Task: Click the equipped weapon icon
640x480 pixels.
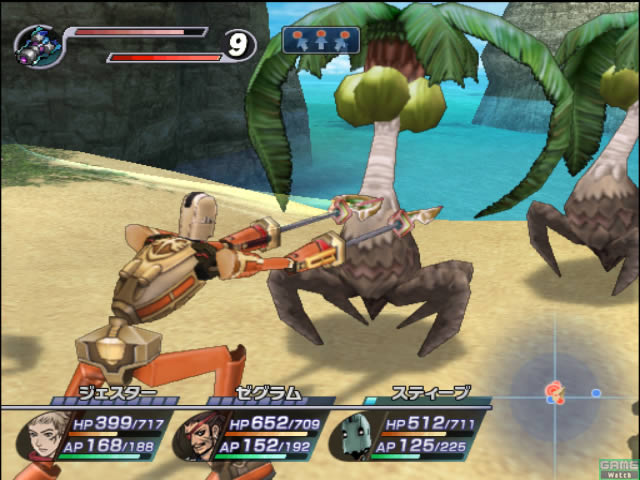Action: pyautogui.click(x=40, y=45)
